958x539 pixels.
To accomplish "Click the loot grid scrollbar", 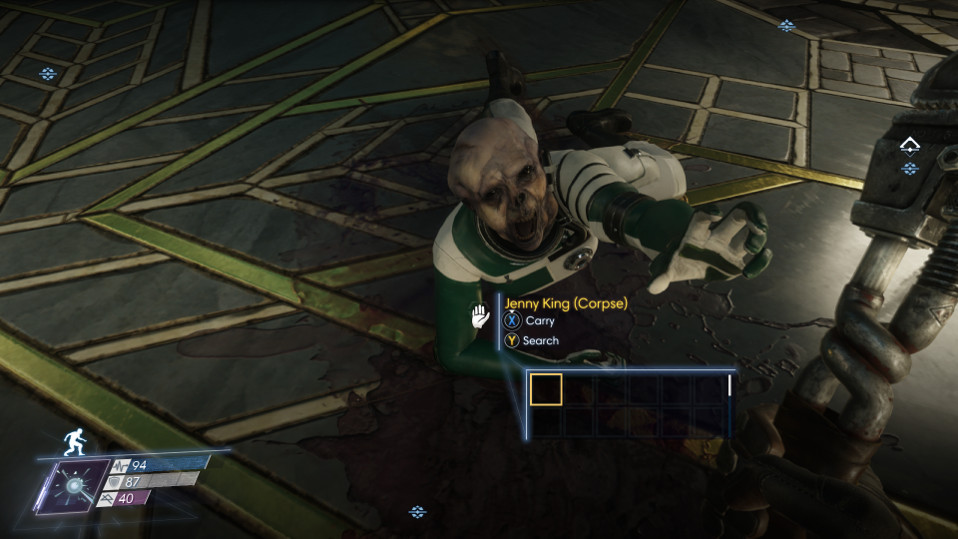I will 730,385.
